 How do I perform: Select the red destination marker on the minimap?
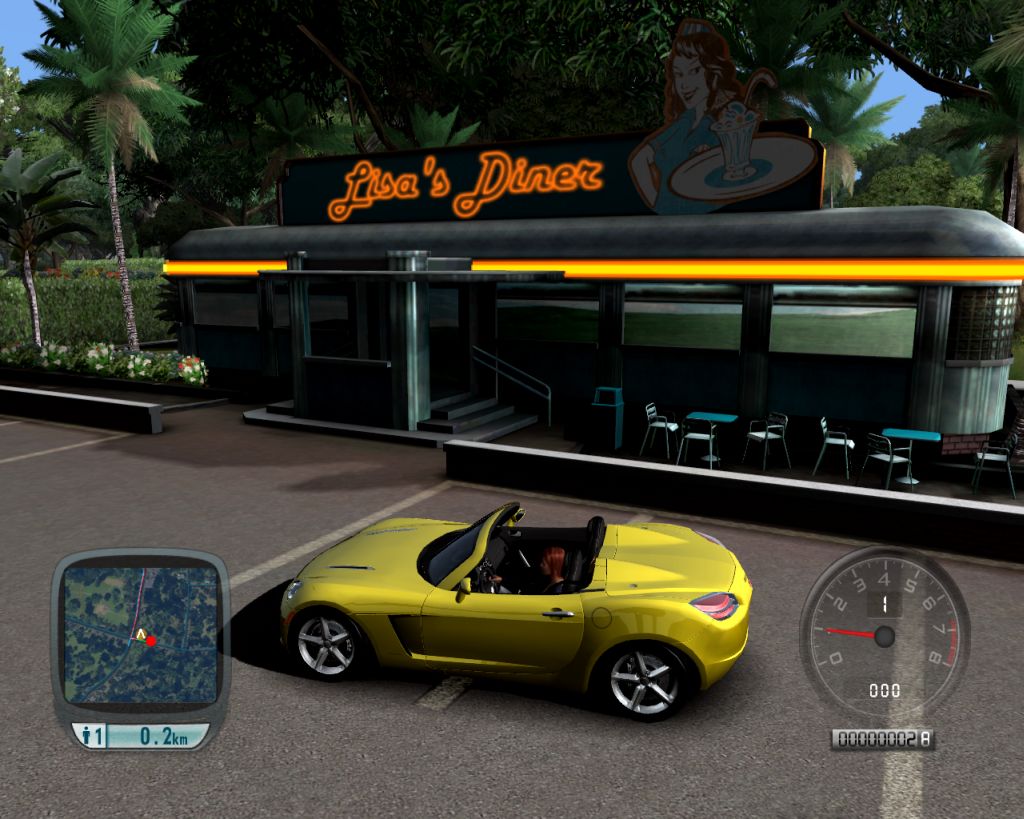(151, 641)
